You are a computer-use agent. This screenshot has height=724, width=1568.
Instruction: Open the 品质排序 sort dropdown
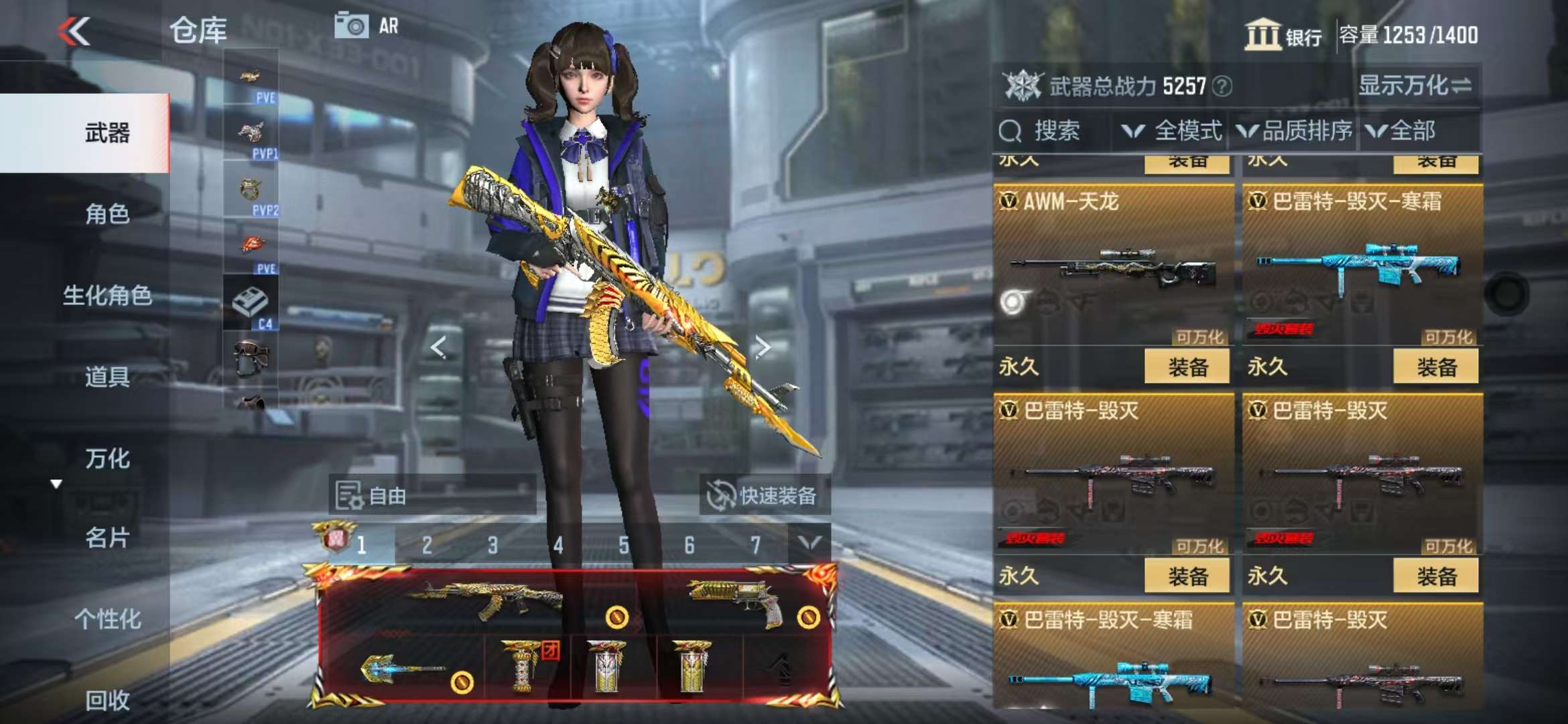1295,131
